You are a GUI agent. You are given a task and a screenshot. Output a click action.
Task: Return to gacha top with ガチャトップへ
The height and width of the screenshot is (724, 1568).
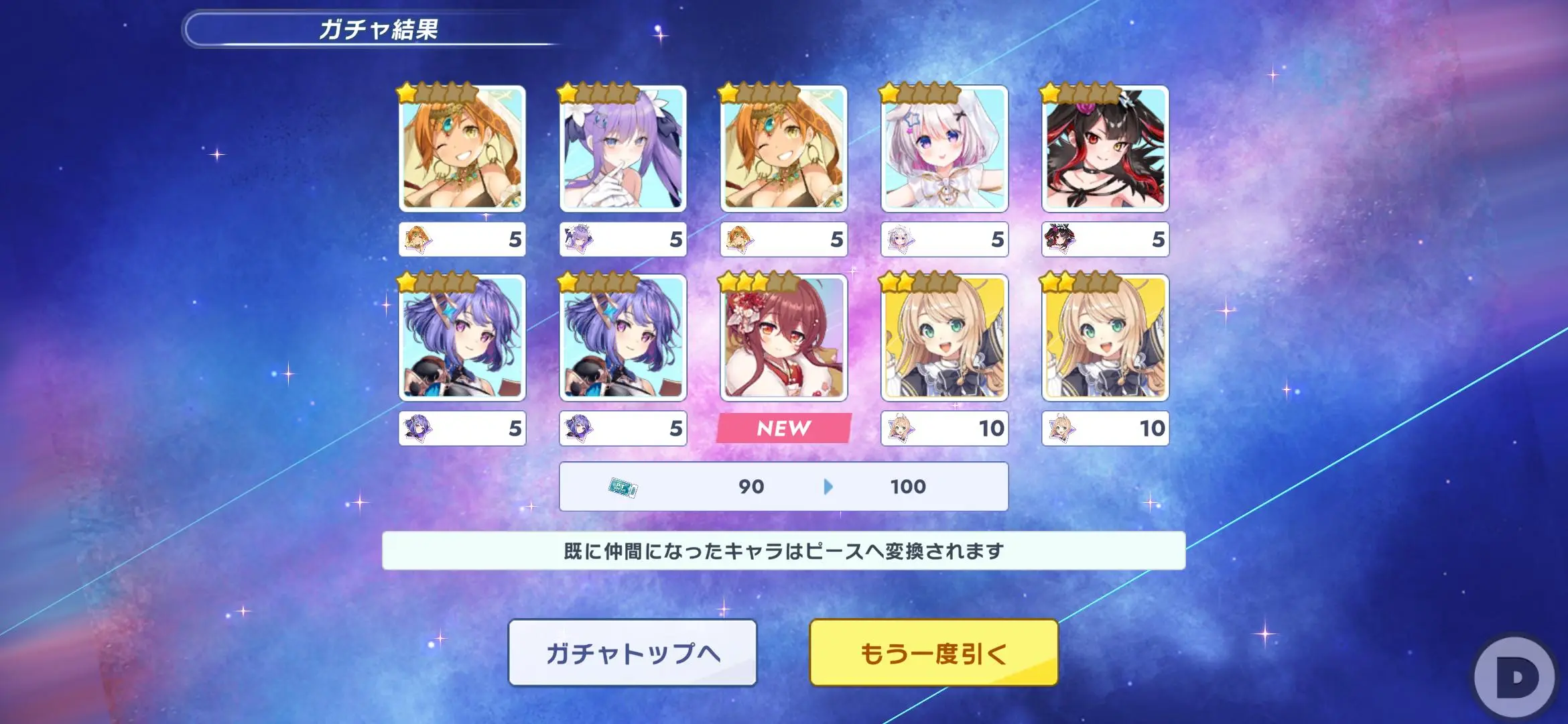(x=633, y=652)
